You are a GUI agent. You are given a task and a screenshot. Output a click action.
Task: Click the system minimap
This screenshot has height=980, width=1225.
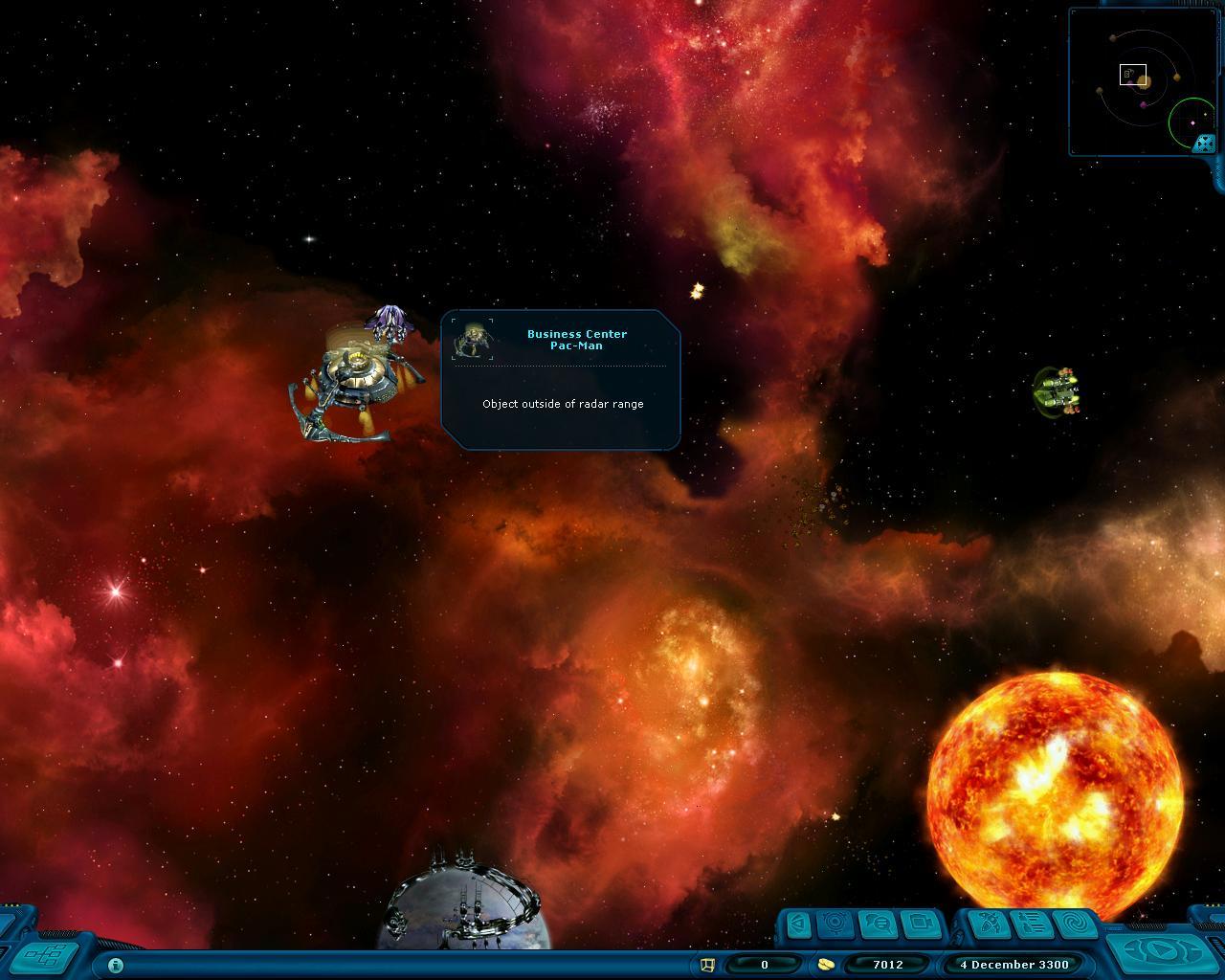tap(1139, 81)
